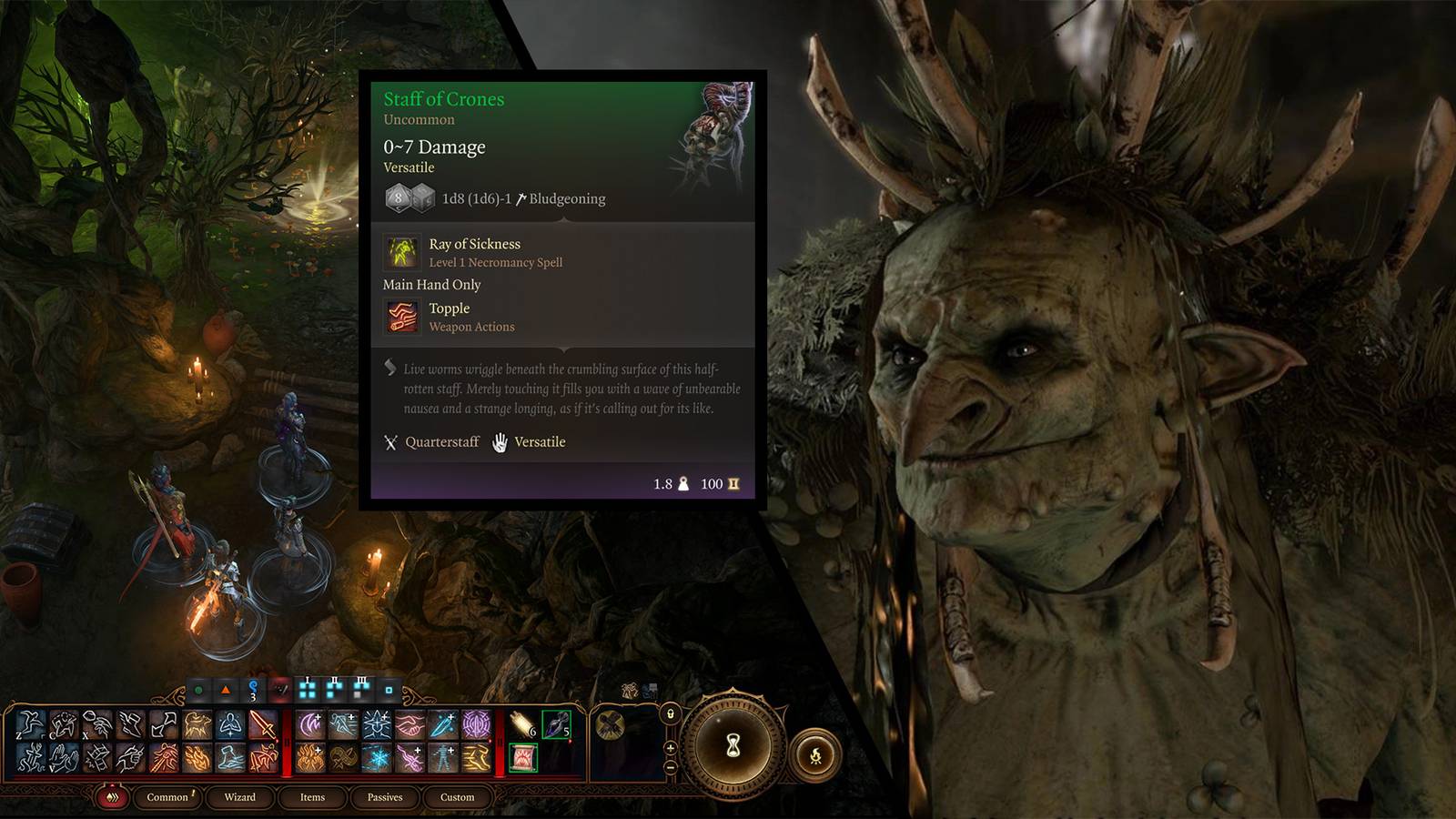
Task: Cast the blue snowflake spell
Action: [376, 757]
